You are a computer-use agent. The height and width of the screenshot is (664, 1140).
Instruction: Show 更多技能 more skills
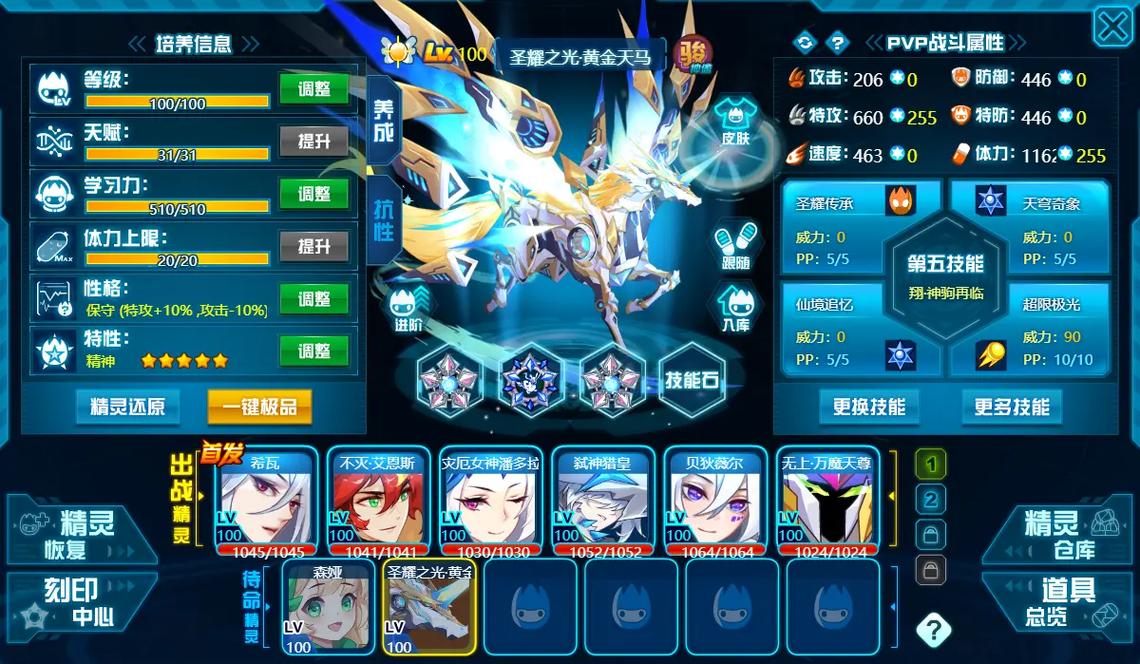click(1011, 407)
